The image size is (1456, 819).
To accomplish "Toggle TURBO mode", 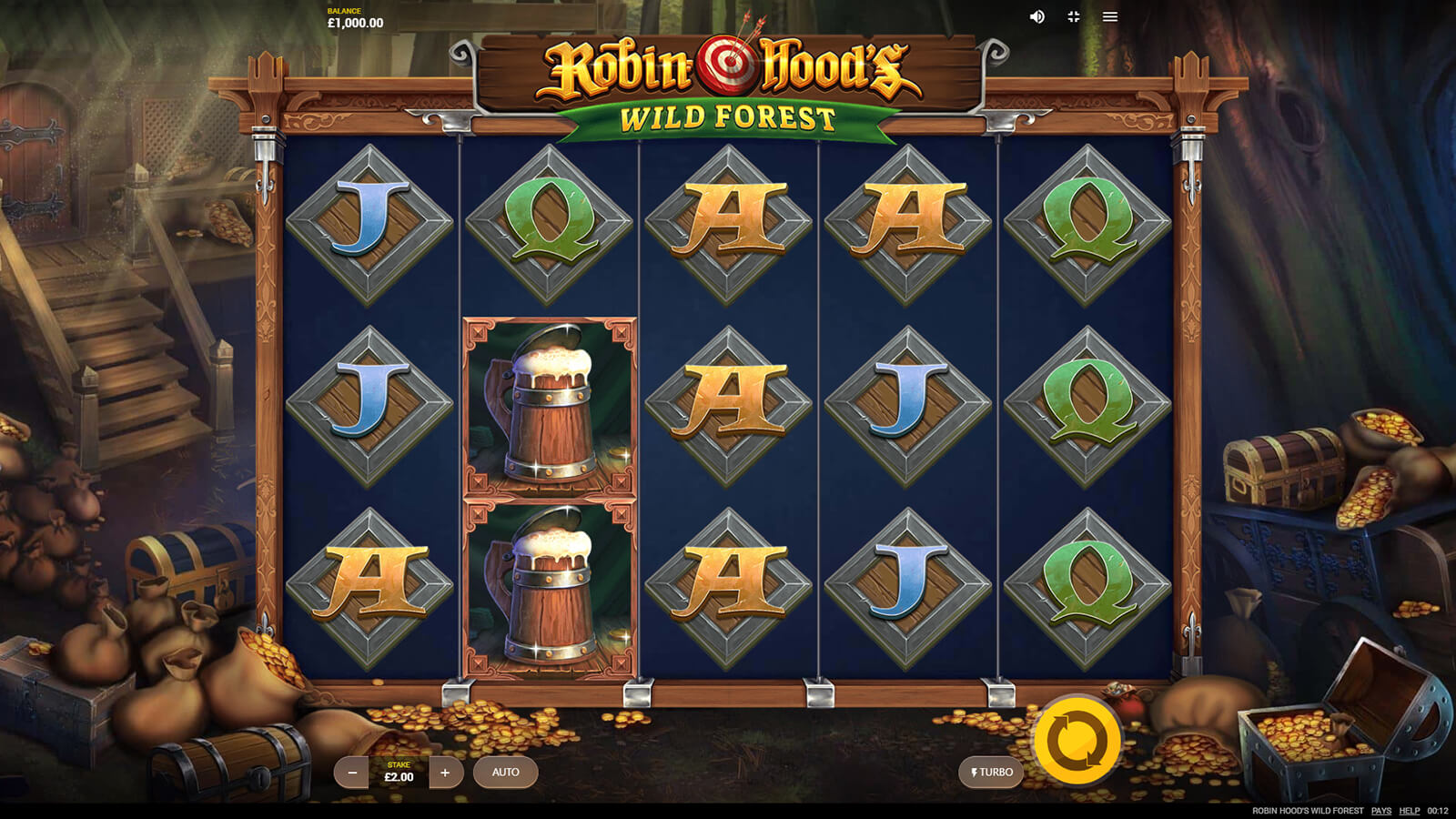I will [x=991, y=773].
